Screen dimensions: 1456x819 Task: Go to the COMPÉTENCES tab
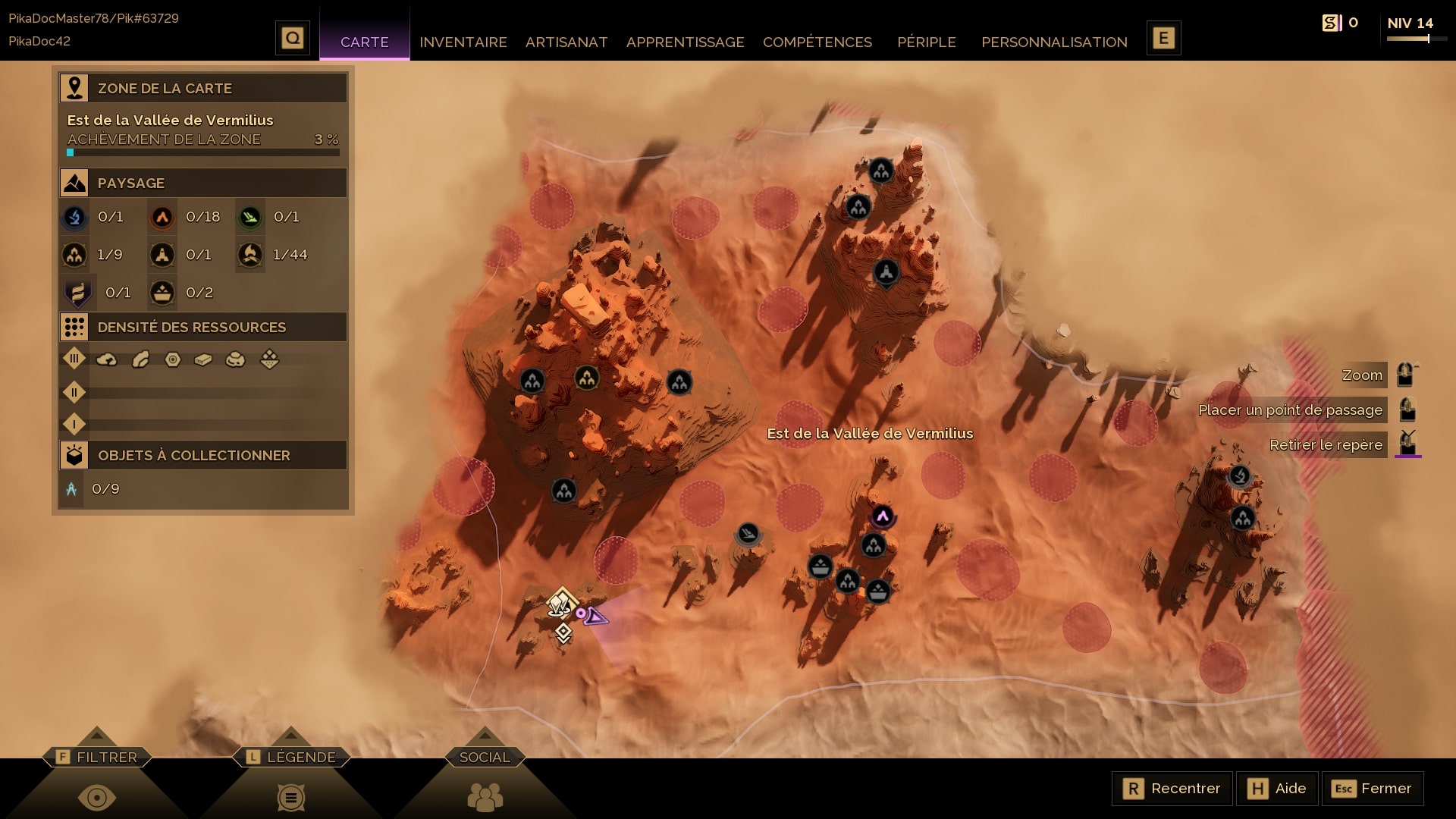click(817, 42)
